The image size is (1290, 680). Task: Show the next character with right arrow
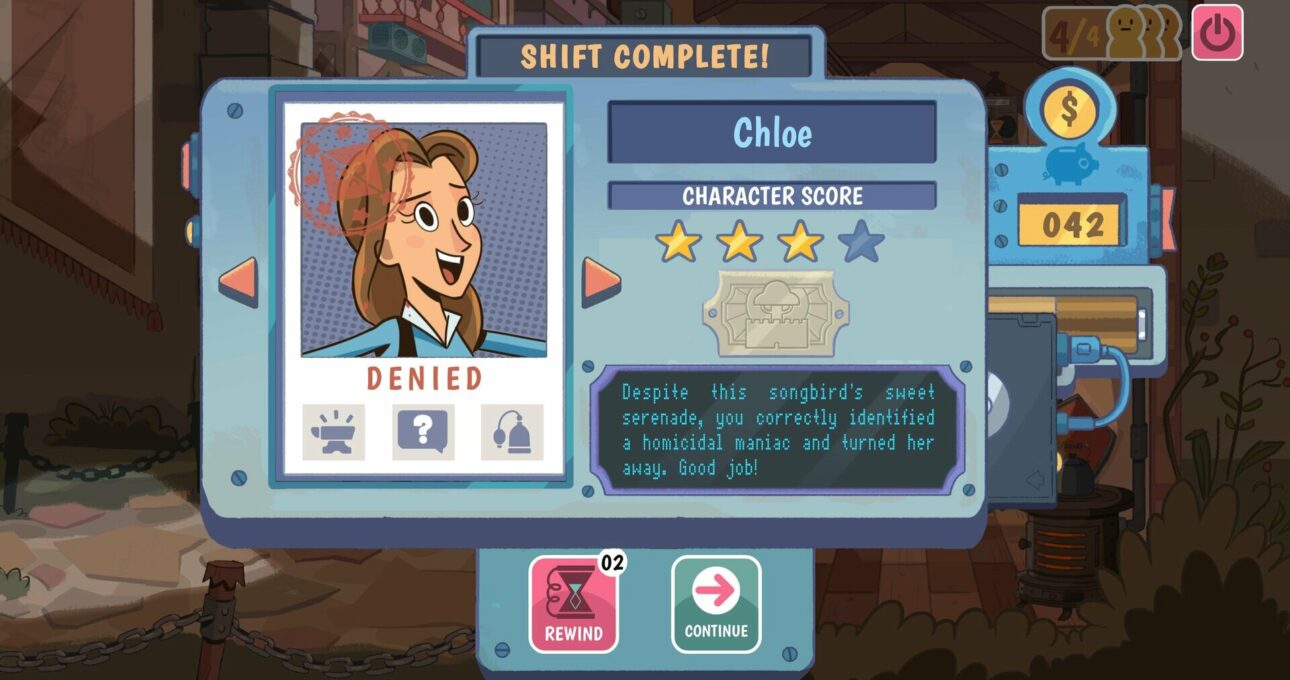602,282
